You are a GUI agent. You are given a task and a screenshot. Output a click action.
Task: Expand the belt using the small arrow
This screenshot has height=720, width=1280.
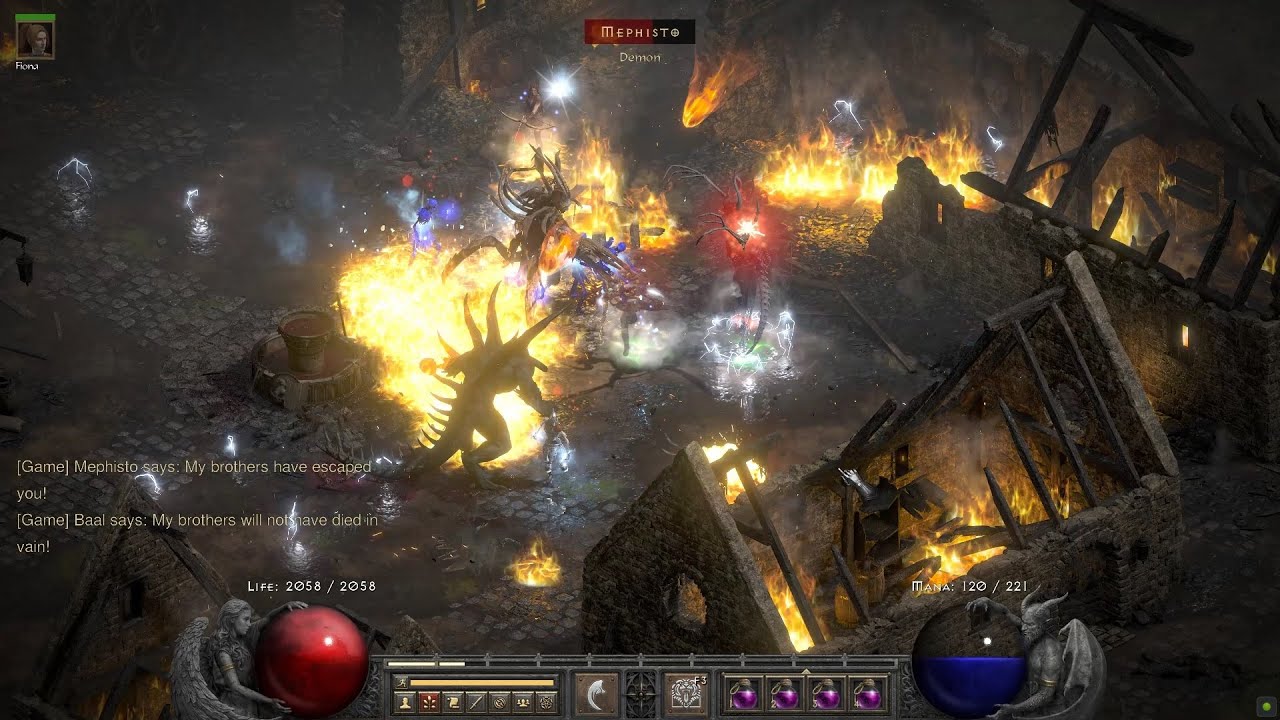point(805,671)
